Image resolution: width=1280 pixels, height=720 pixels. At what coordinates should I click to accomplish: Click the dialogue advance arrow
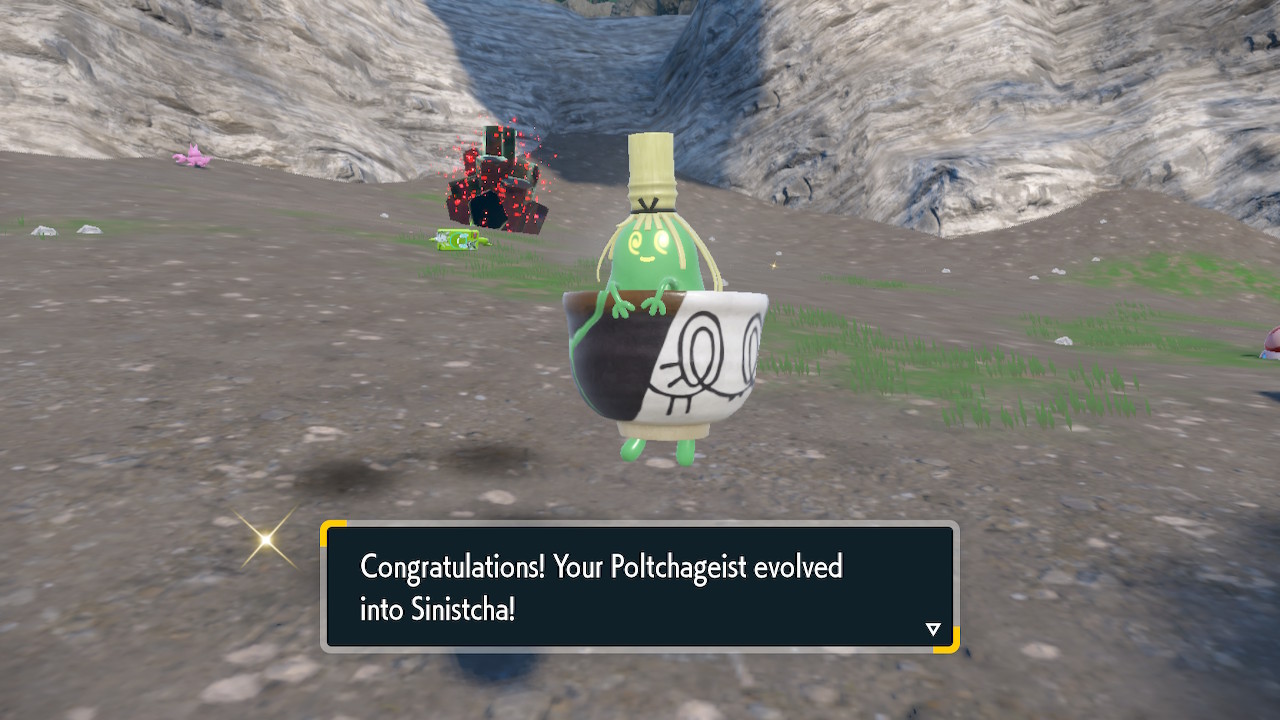coord(933,629)
